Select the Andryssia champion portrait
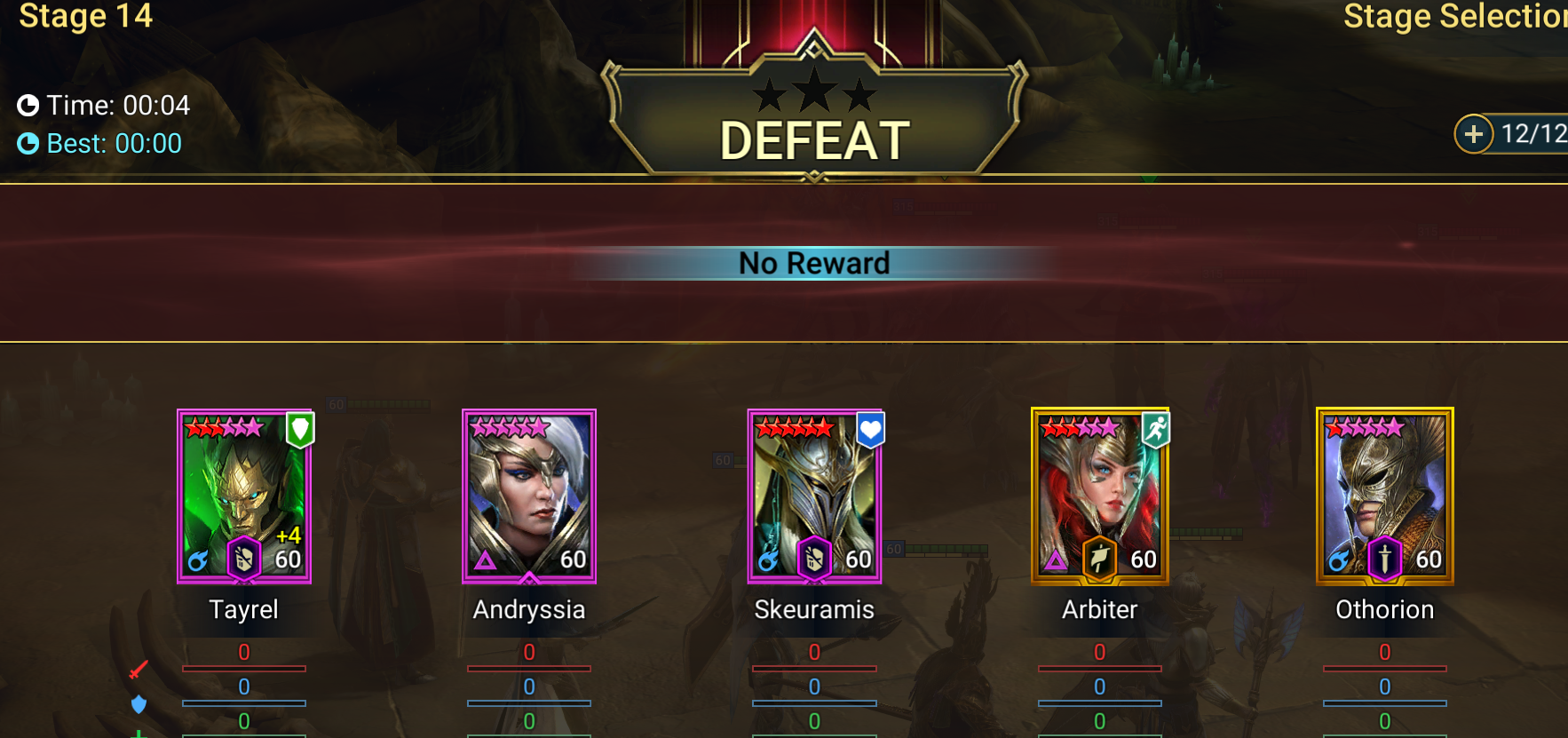Viewport: 1568px width, 738px height. pyautogui.click(x=529, y=496)
